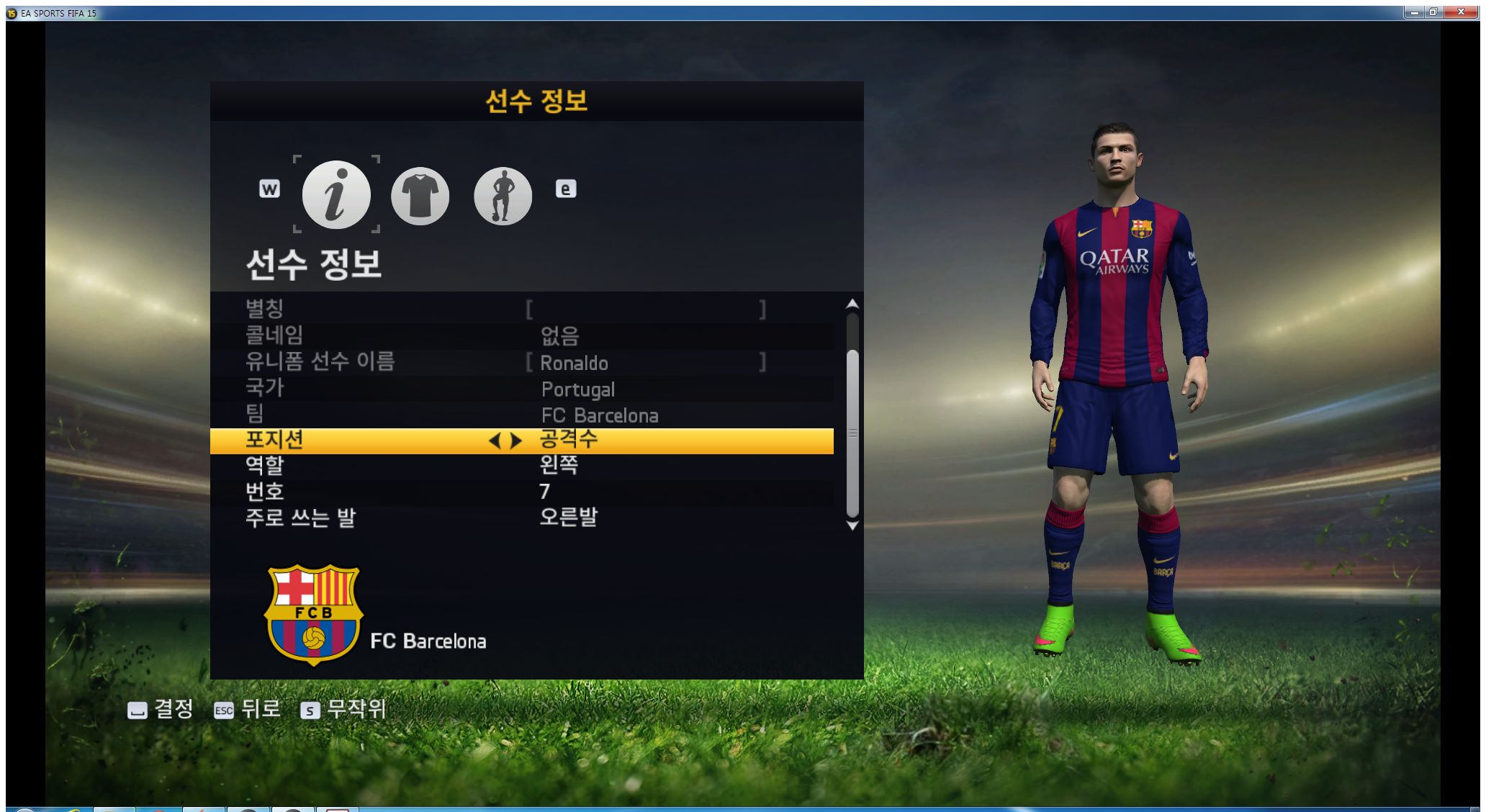Click the list's scroll down arrow
The image size is (1486, 812).
852,526
